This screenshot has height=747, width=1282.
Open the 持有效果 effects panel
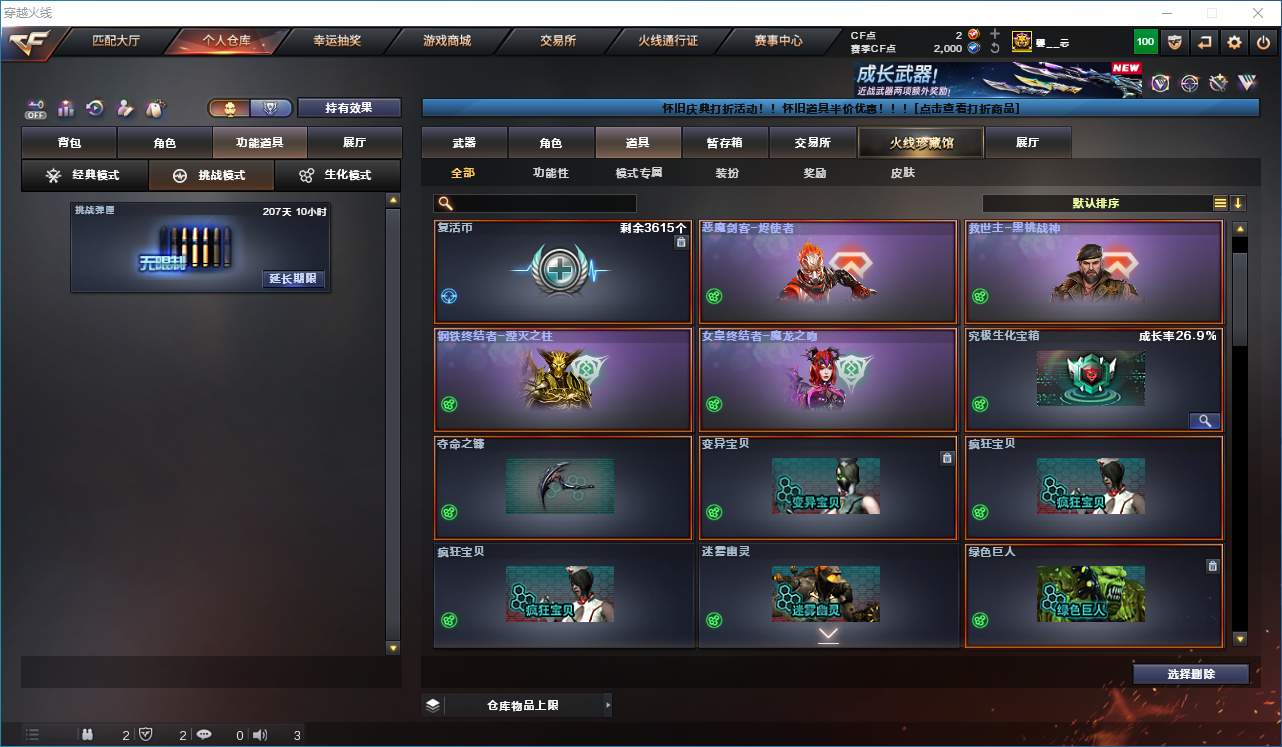coord(348,108)
